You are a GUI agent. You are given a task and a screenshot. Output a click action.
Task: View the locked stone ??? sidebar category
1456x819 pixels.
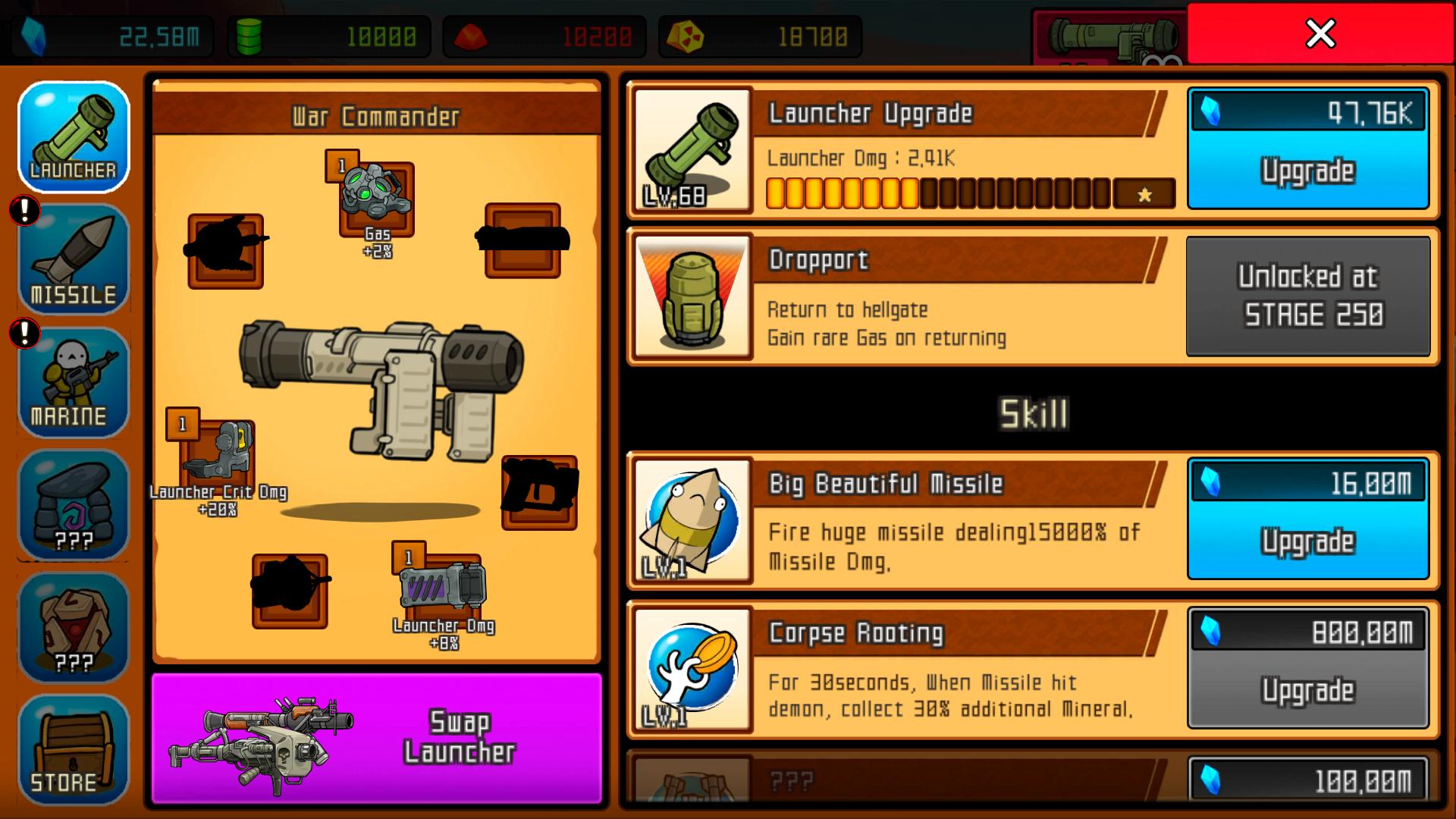pyautogui.click(x=73, y=504)
